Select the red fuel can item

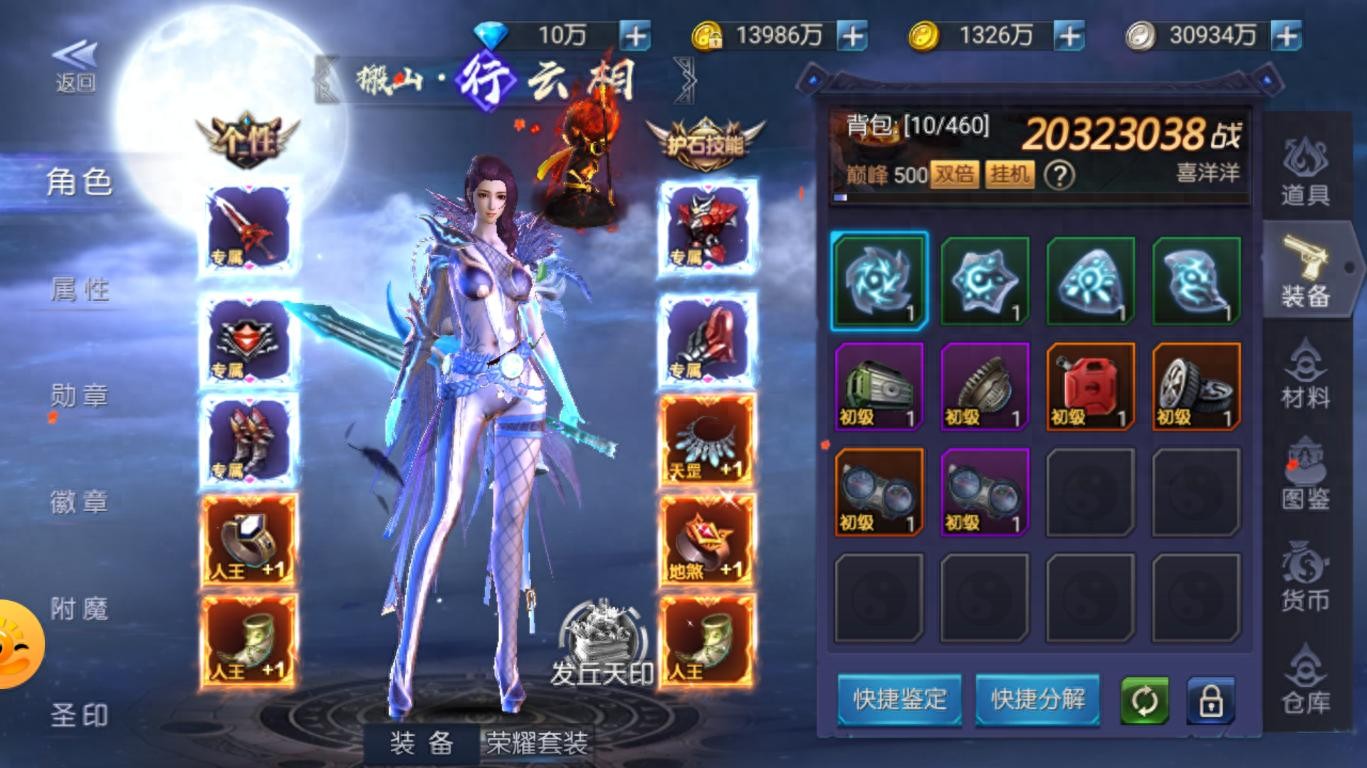pos(1090,386)
